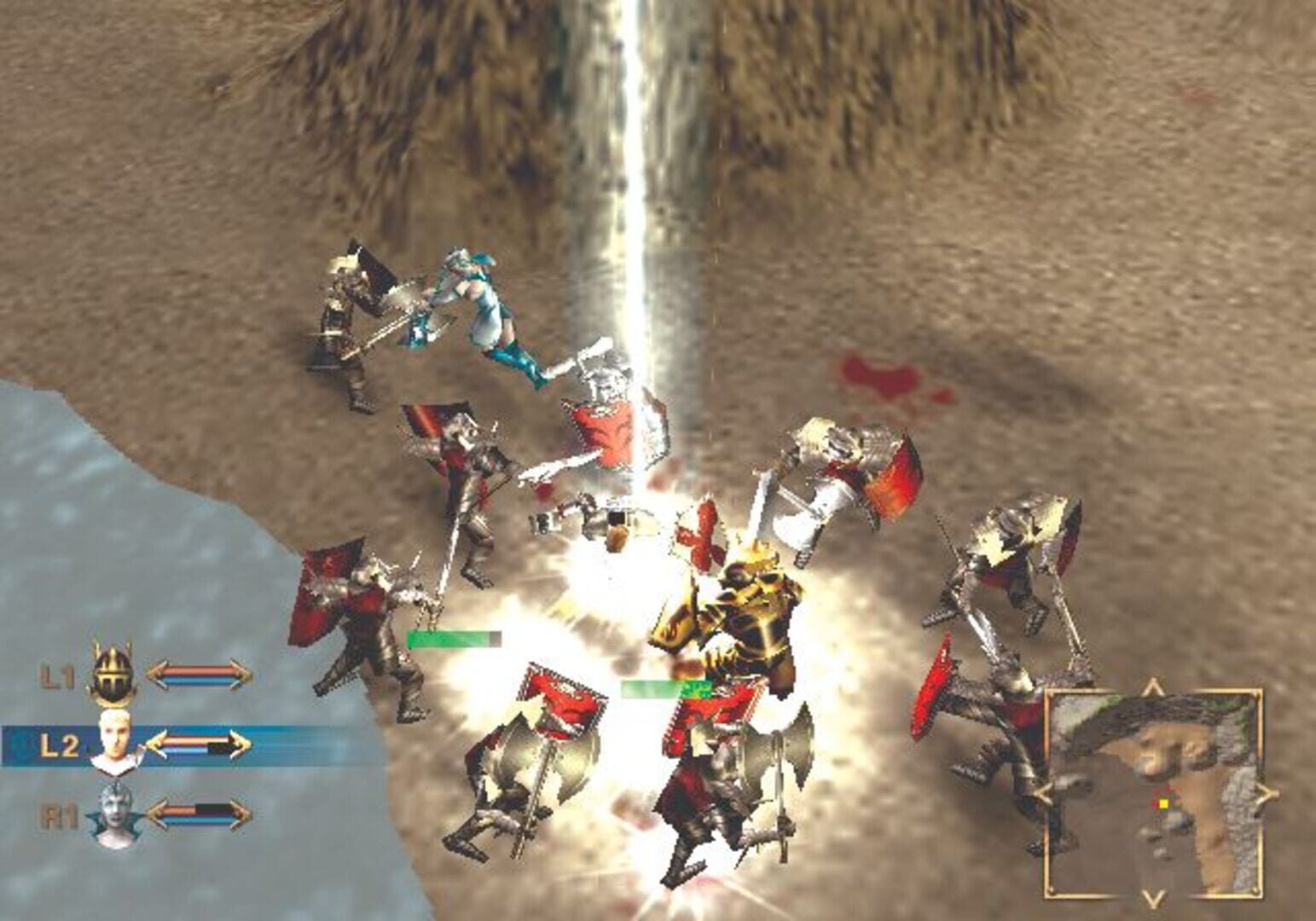Click the yellow player marker on the minimap
The width and height of the screenshot is (1316, 921).
[1164, 804]
